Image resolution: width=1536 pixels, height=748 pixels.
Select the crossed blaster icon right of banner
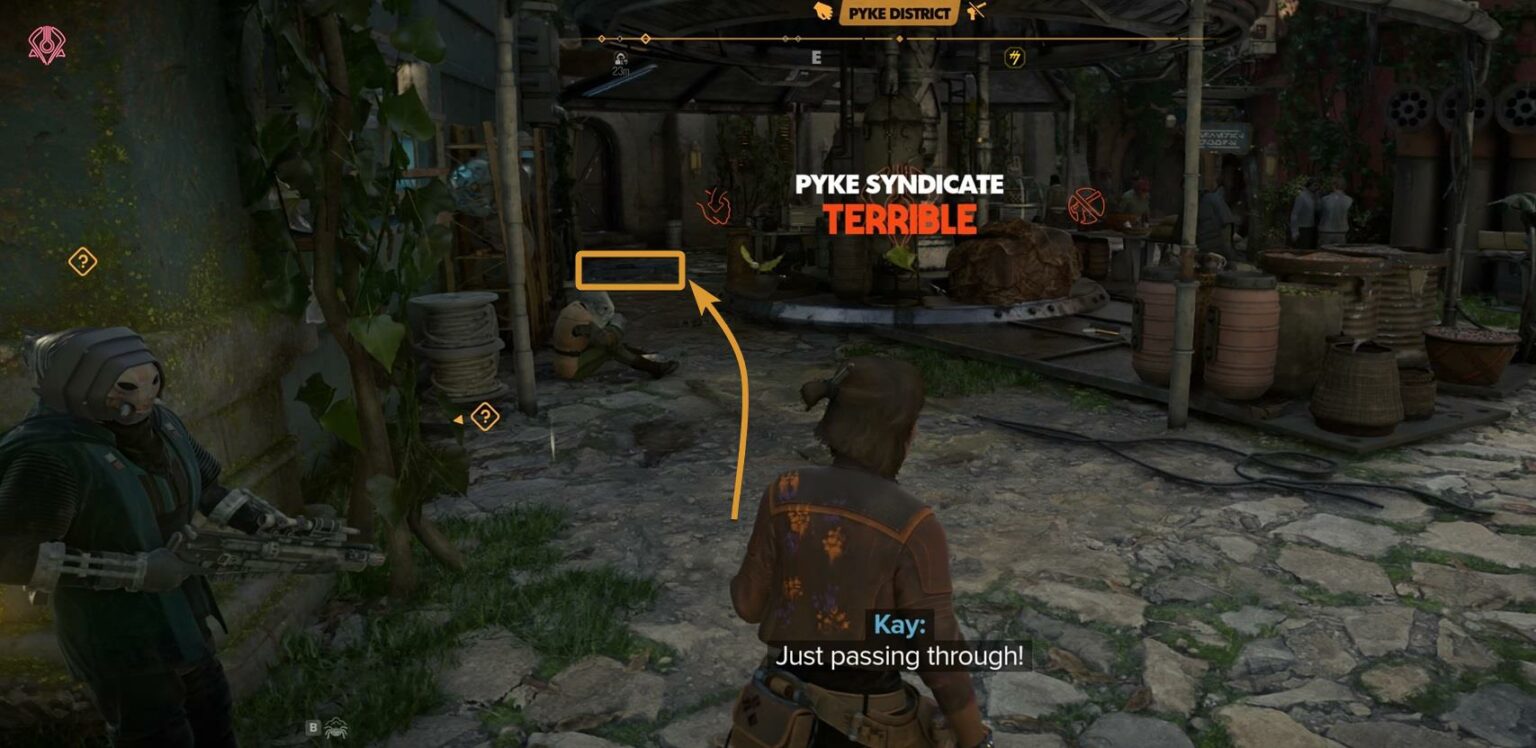pyautogui.click(x=976, y=12)
